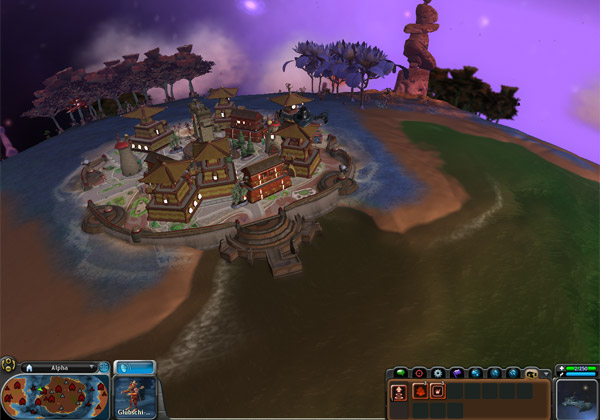Open the purple flag tab
This screenshot has height=420, width=600.
[455, 372]
